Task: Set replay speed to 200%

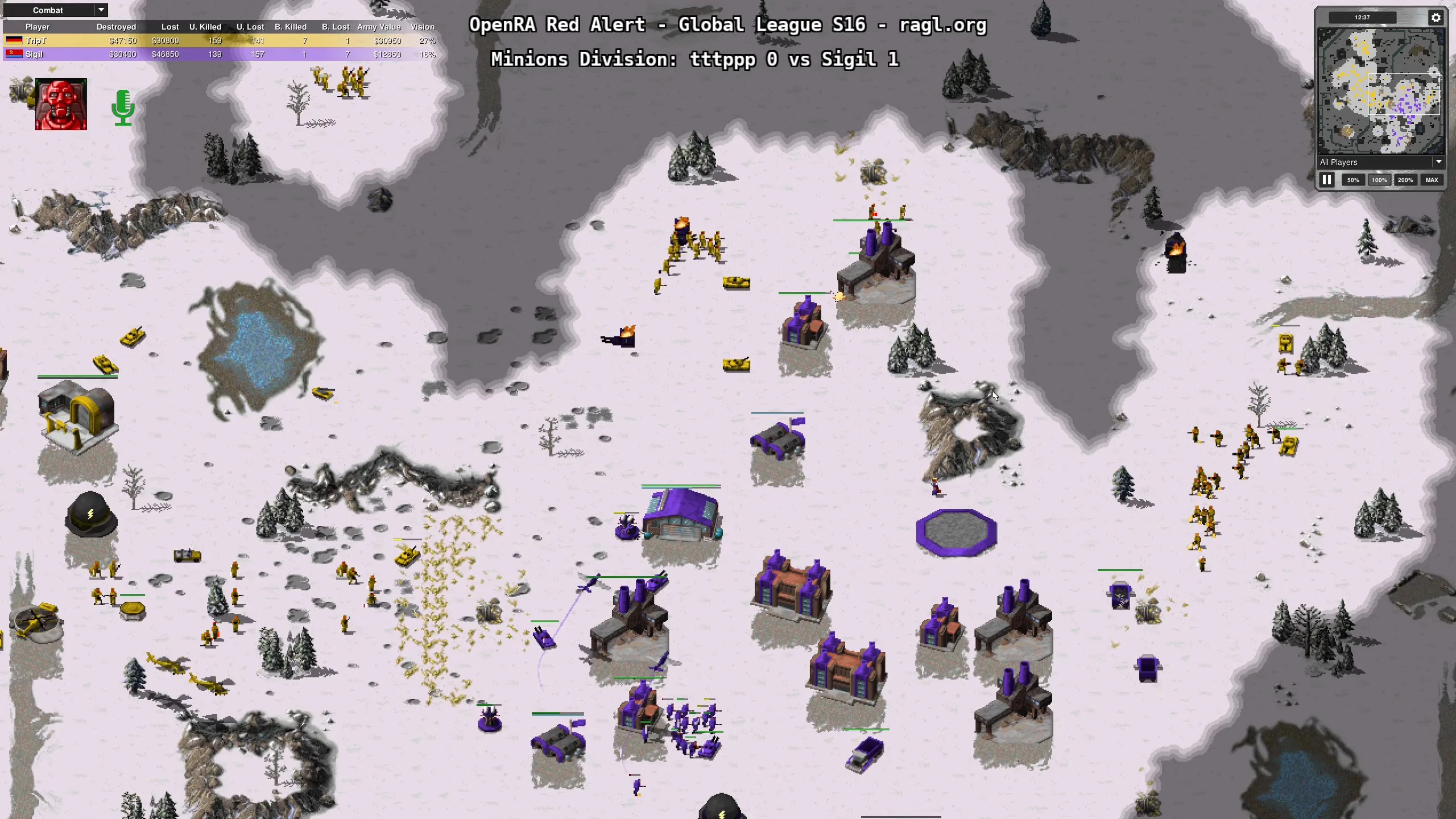Action: click(x=1405, y=180)
